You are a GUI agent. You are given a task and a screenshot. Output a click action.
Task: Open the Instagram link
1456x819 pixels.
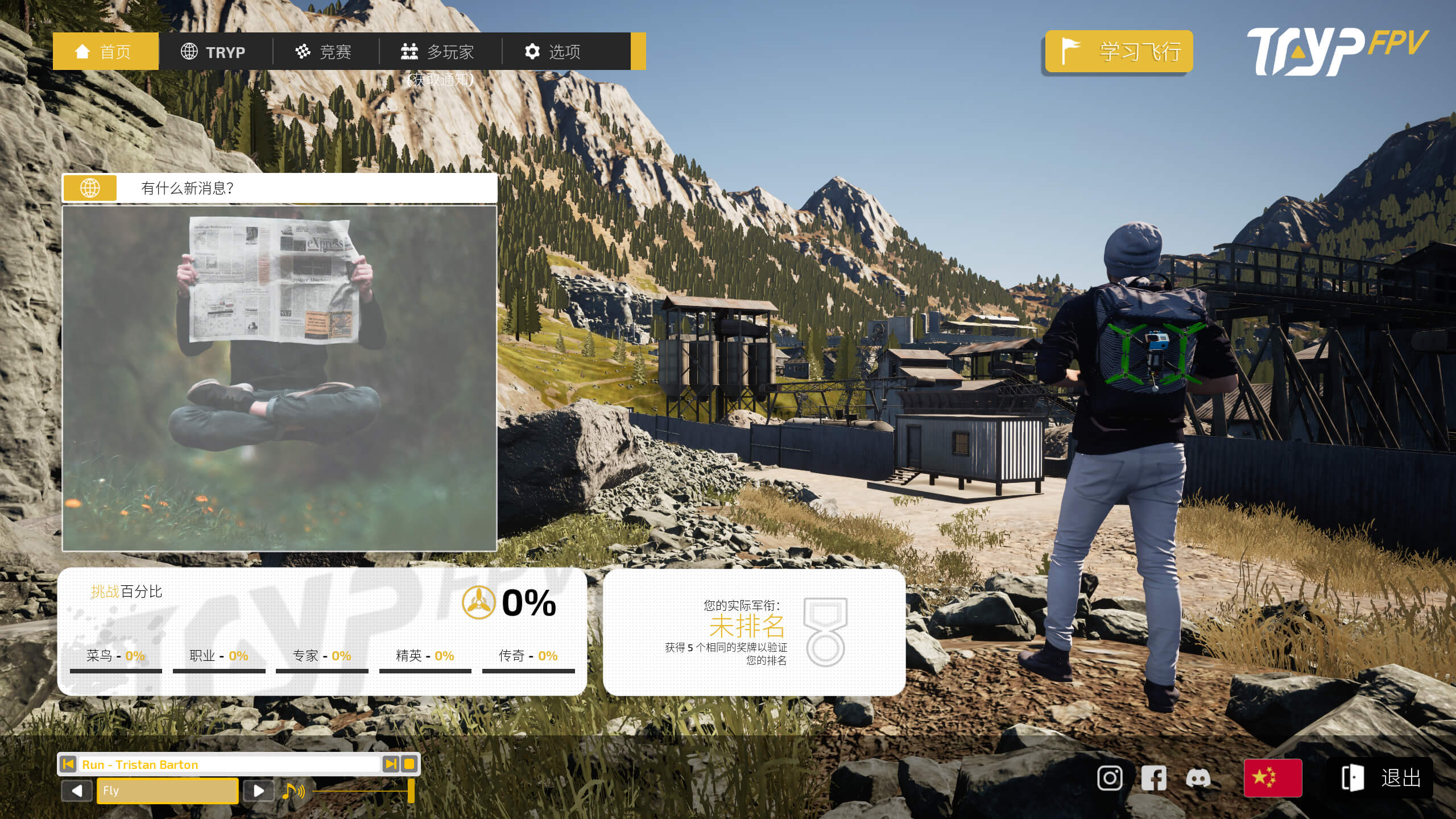[x=1110, y=778]
